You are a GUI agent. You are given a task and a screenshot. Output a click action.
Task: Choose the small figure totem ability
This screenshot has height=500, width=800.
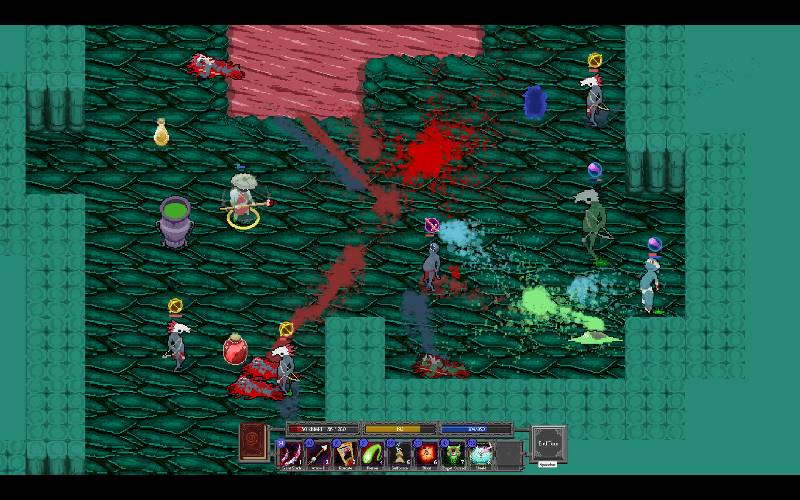(x=399, y=454)
